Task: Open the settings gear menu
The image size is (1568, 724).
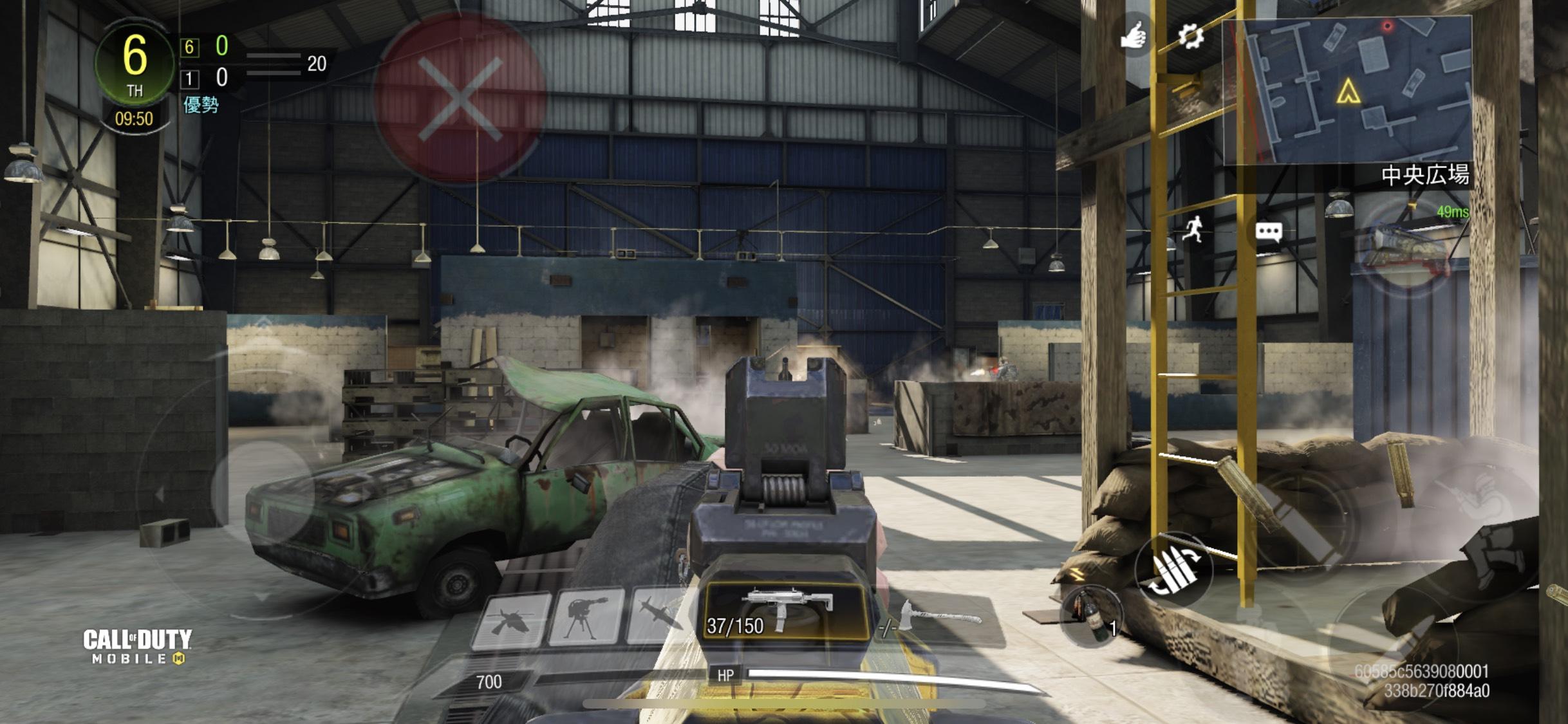Action: click(x=1190, y=36)
